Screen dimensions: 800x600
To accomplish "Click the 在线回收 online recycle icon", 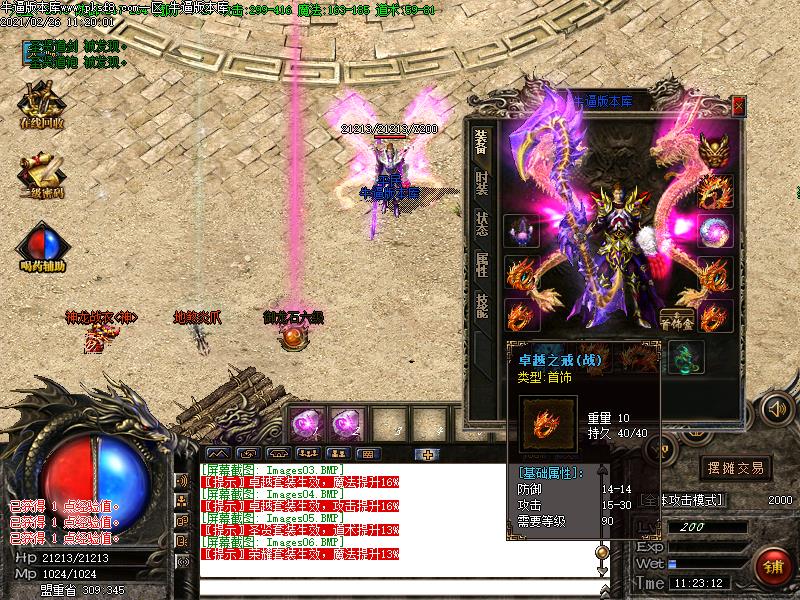I will [41, 105].
